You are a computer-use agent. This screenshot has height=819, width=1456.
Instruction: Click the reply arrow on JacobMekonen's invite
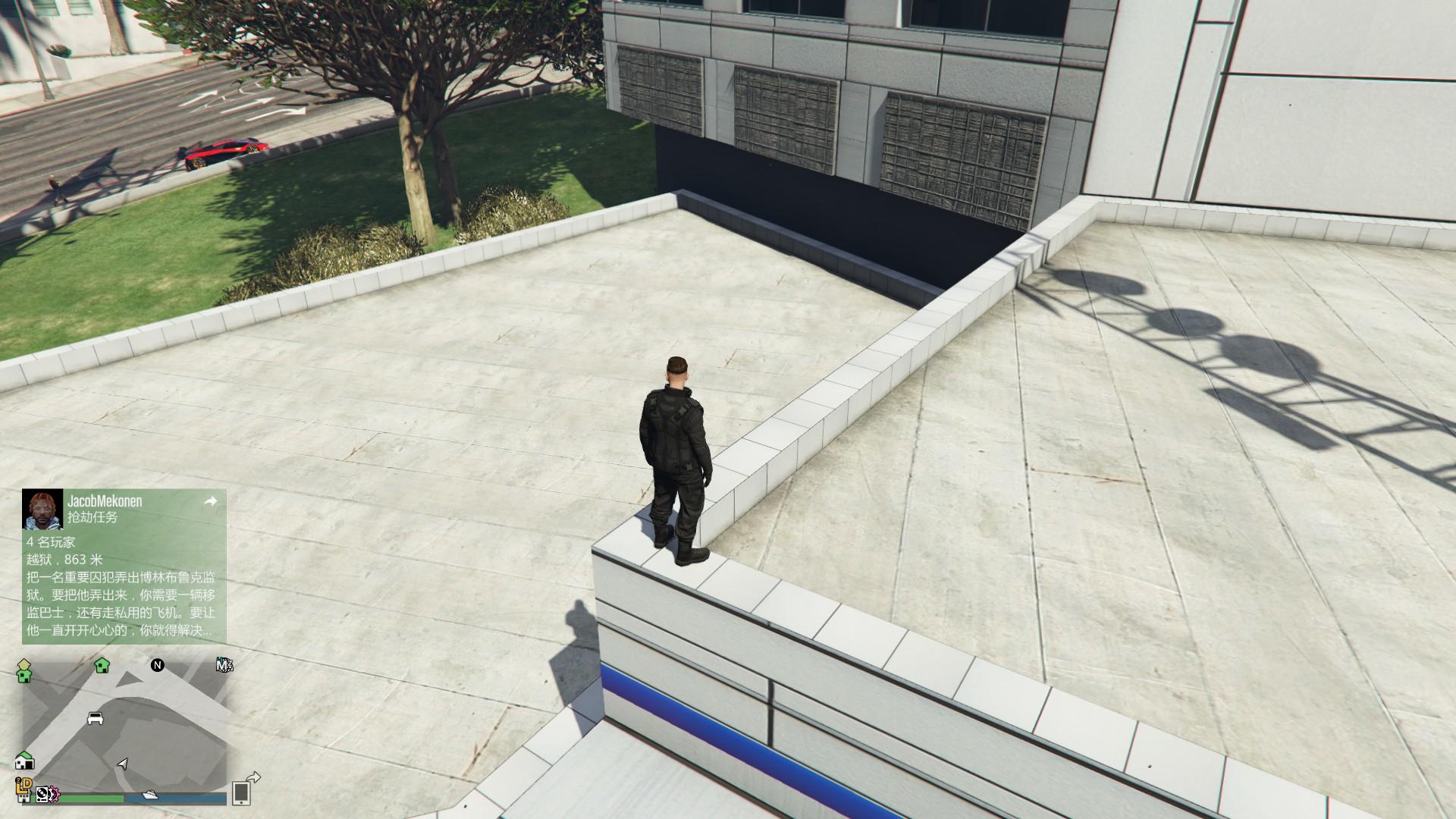[x=211, y=502]
